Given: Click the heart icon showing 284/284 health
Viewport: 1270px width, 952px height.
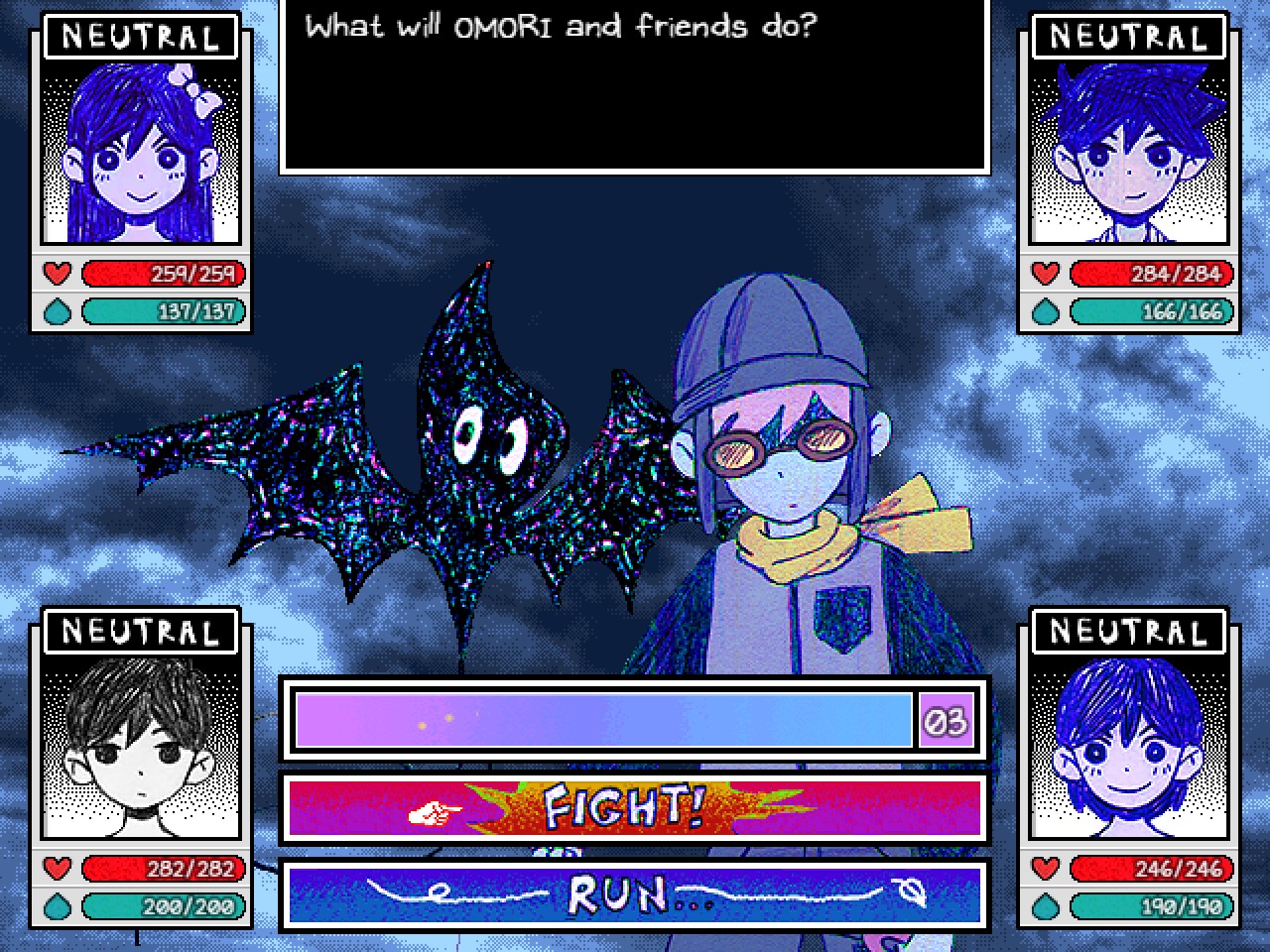Looking at the screenshot, I should coord(1044,274).
